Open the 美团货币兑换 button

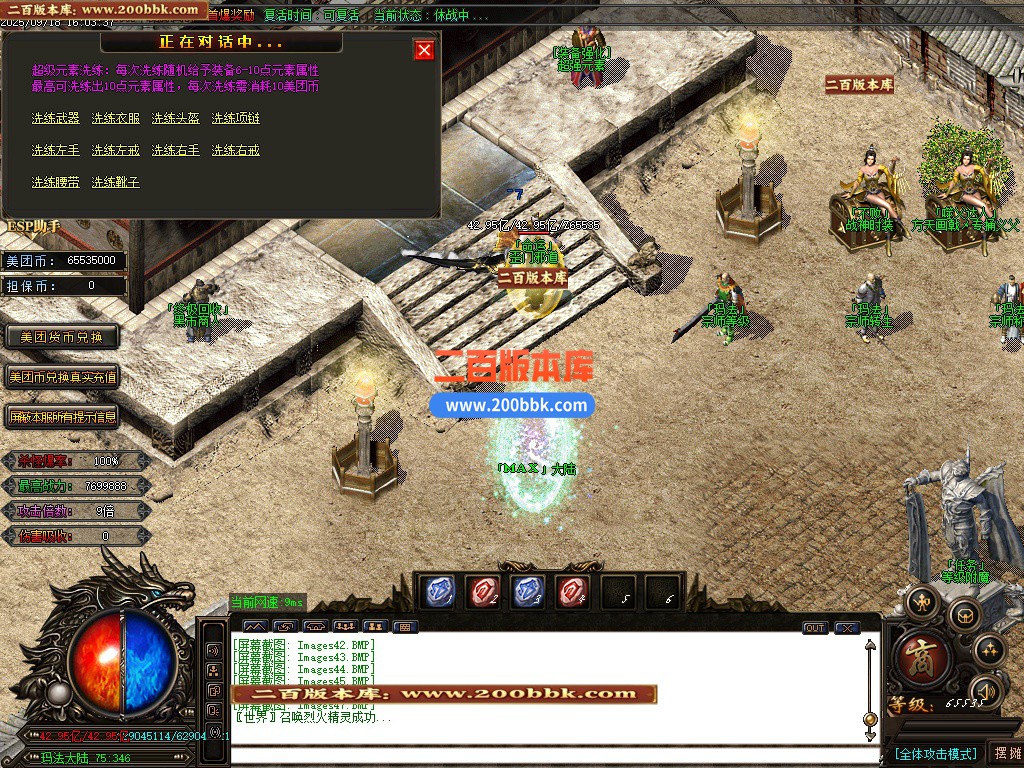tap(62, 337)
